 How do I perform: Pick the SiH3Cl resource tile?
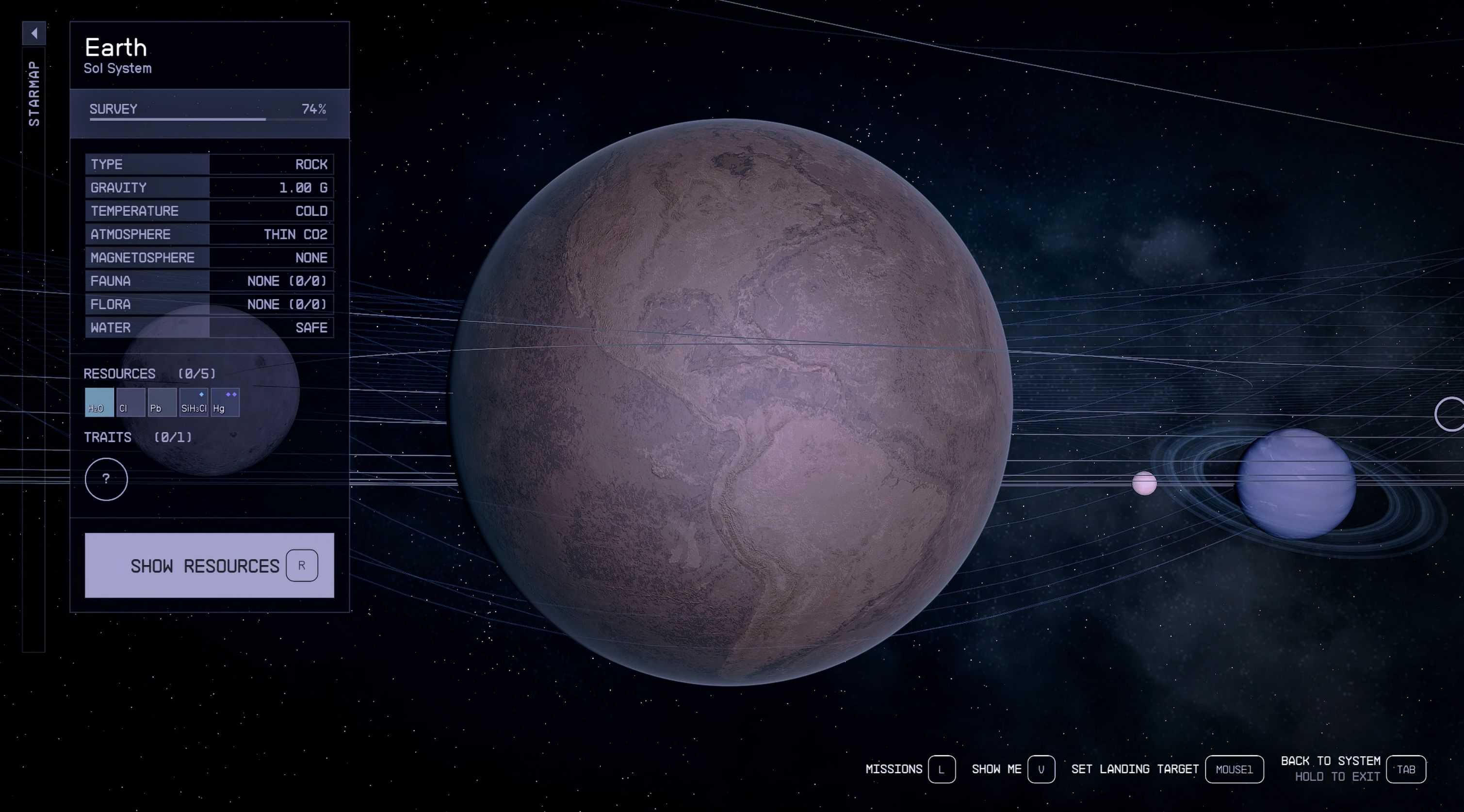pyautogui.click(x=193, y=402)
